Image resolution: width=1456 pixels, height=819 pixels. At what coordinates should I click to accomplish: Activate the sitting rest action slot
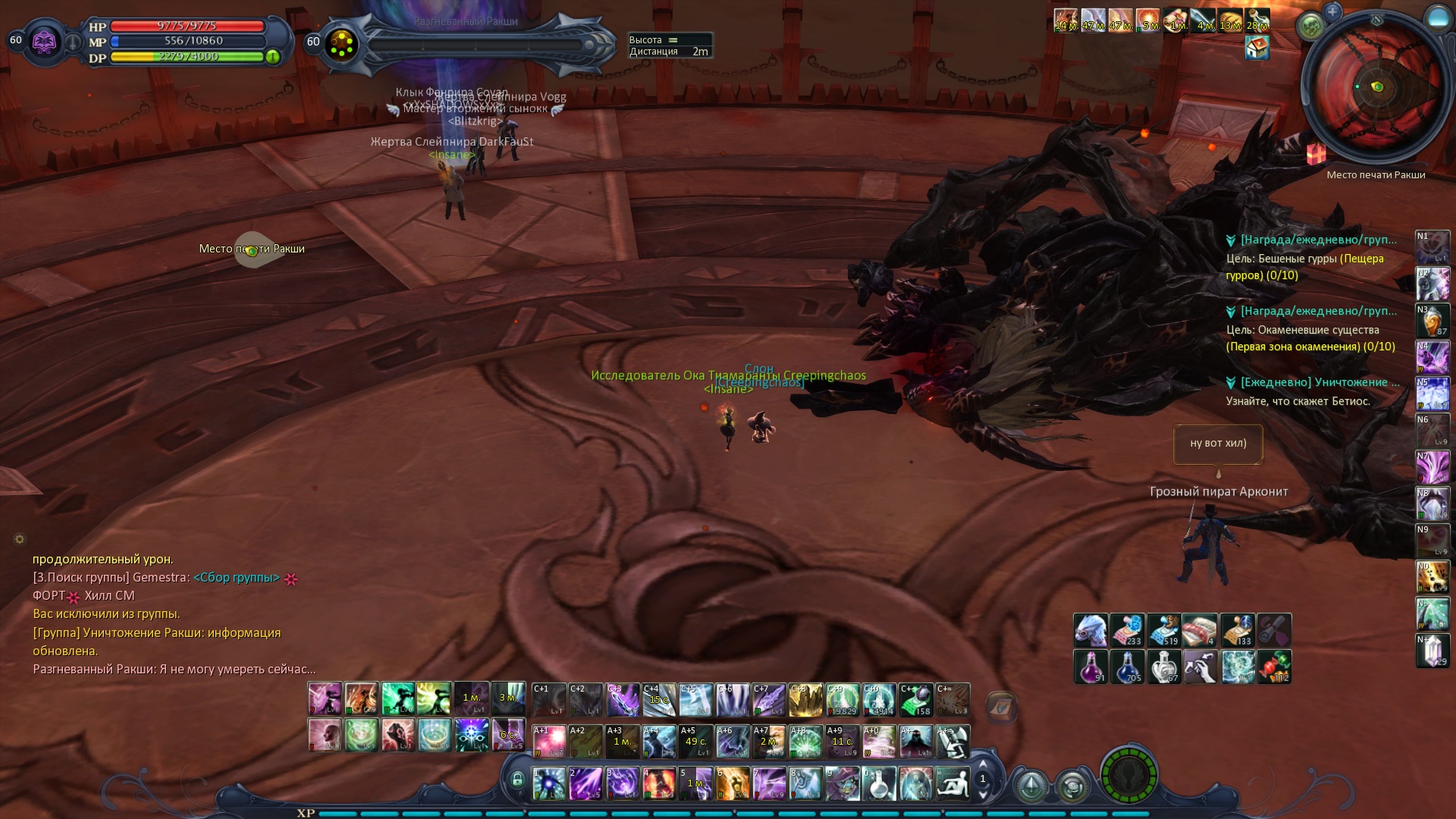coord(952,784)
